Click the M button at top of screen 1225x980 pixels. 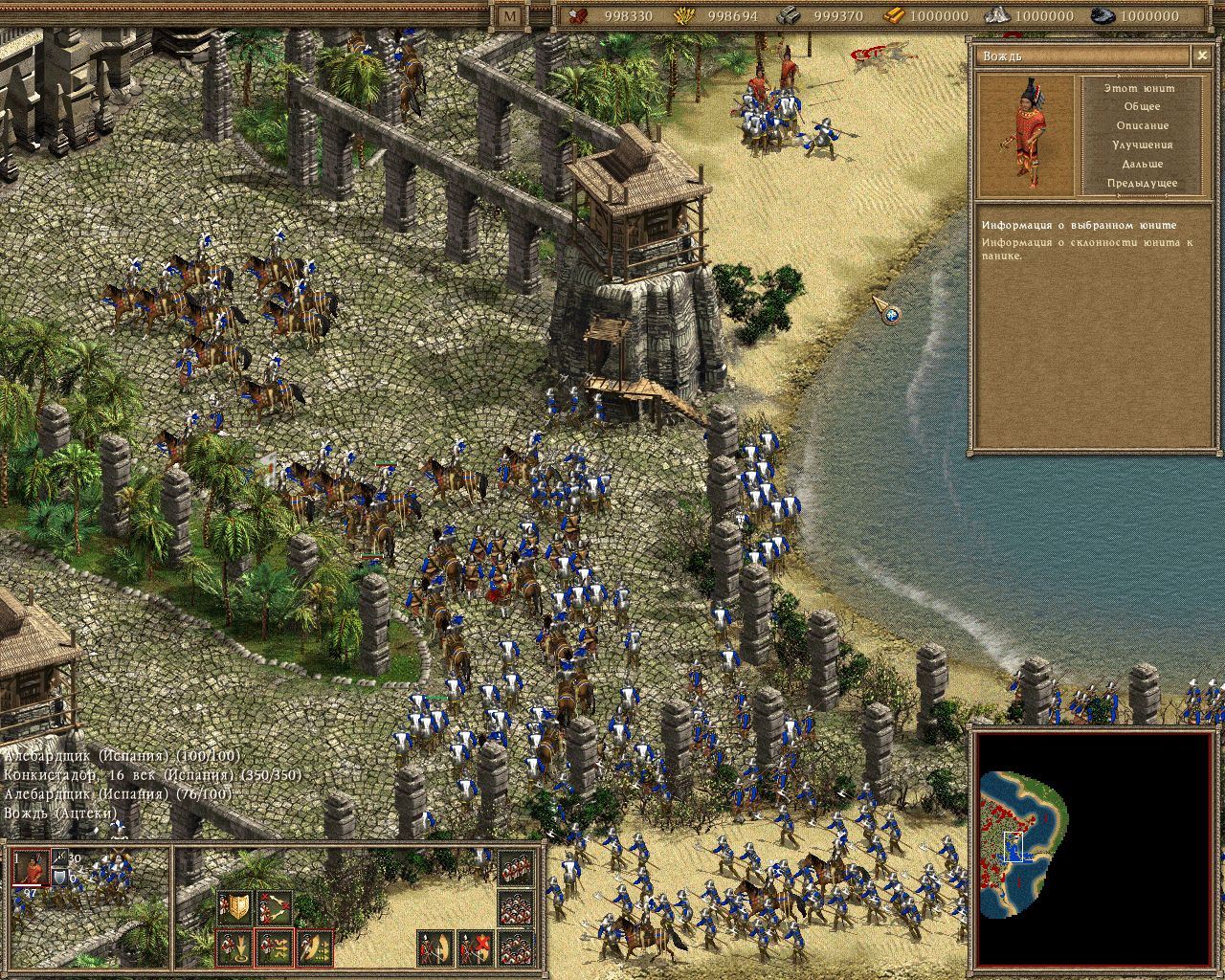[509, 16]
